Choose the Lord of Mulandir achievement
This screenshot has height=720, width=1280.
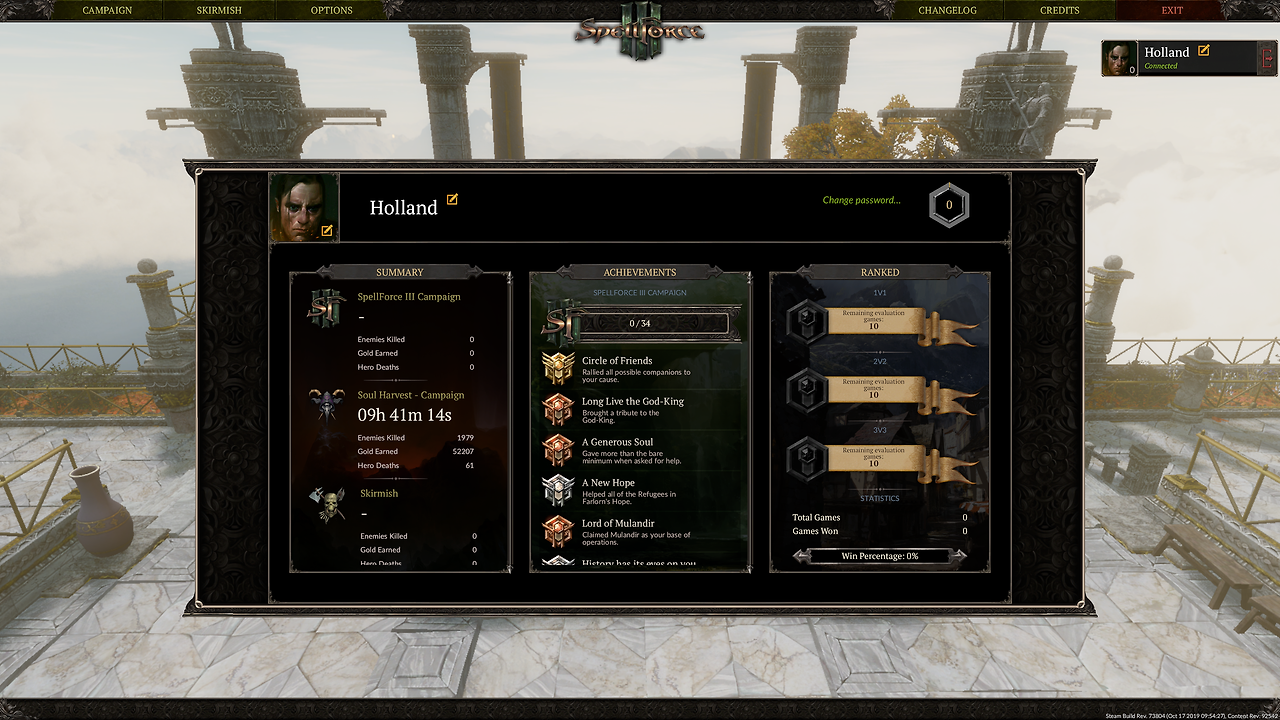pos(618,523)
